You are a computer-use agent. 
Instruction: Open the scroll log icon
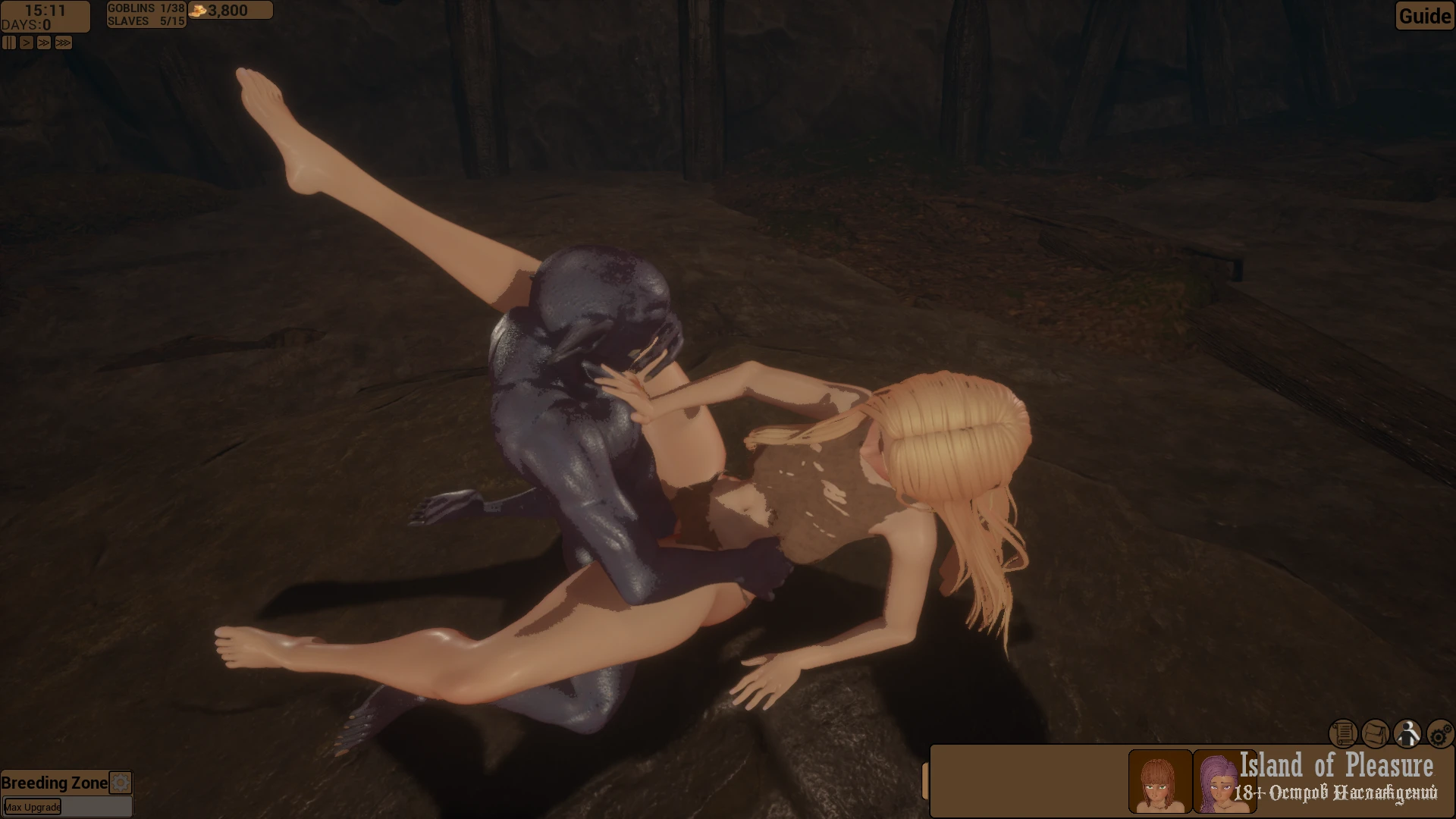(1343, 733)
